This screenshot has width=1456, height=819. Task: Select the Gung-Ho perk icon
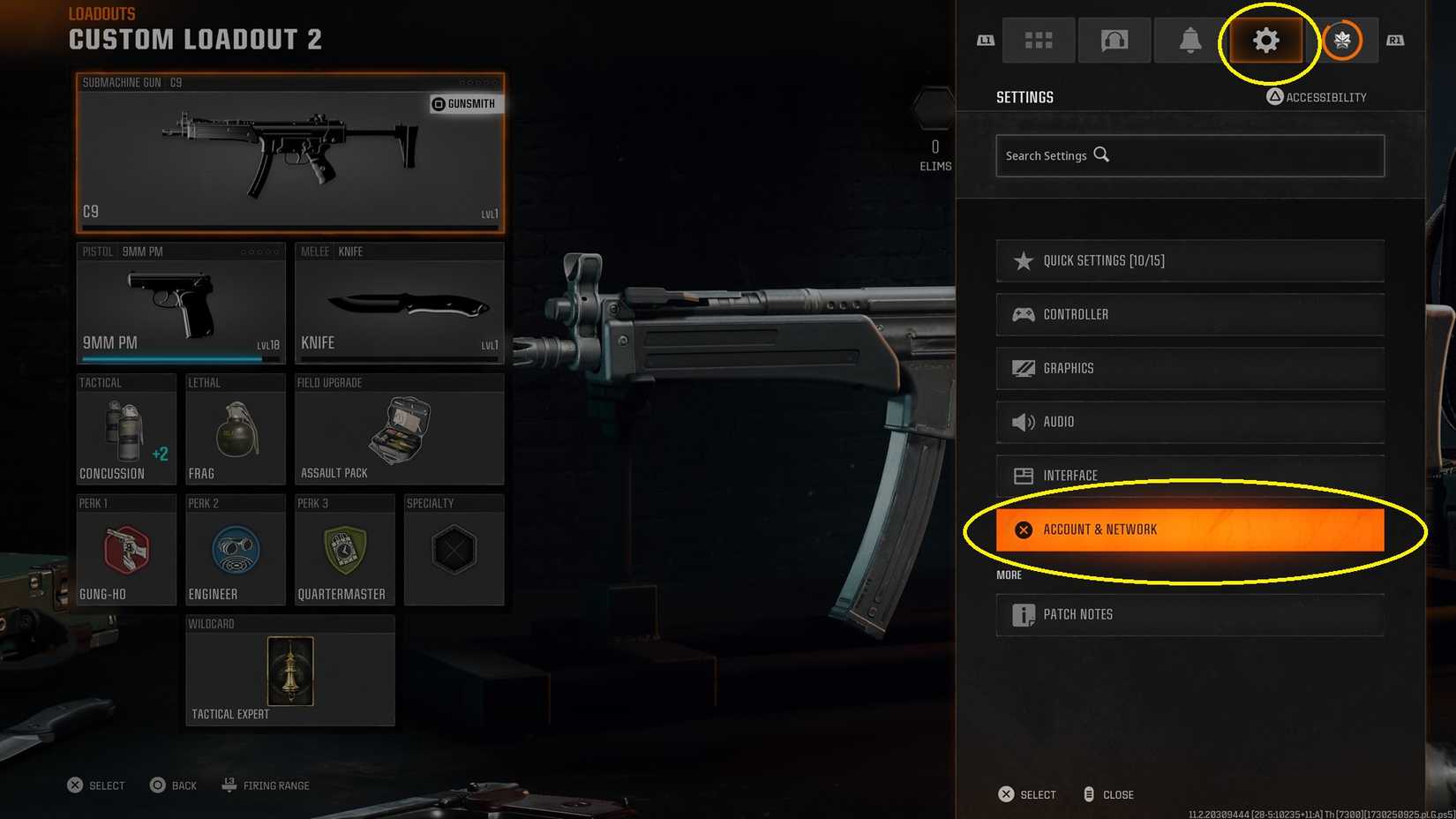click(125, 552)
